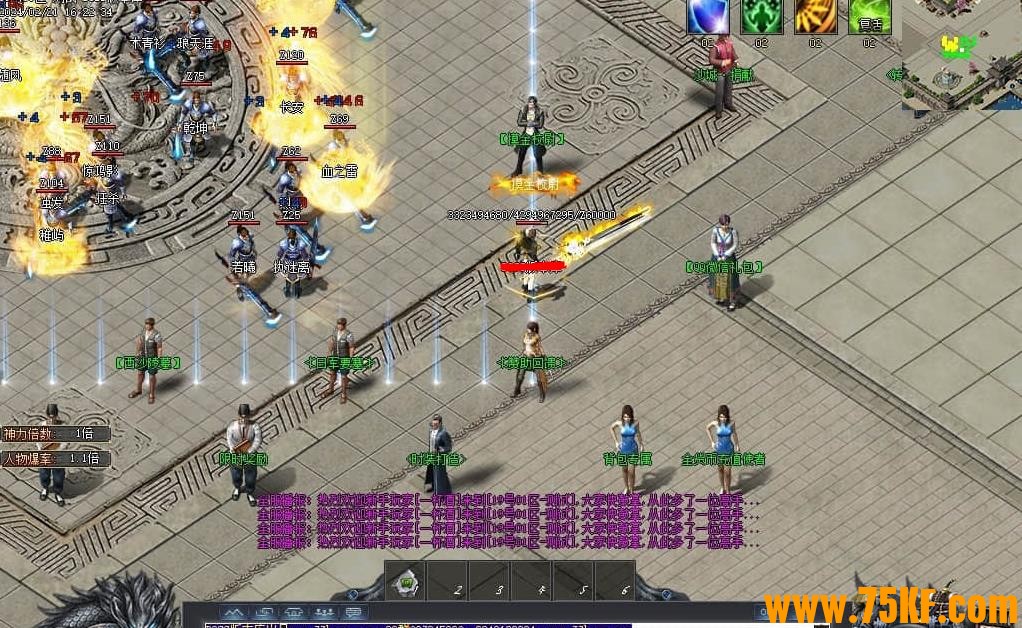This screenshot has height=628, width=1022.
Task: Click the double-chevron button on bottom bar
Action: (233, 612)
